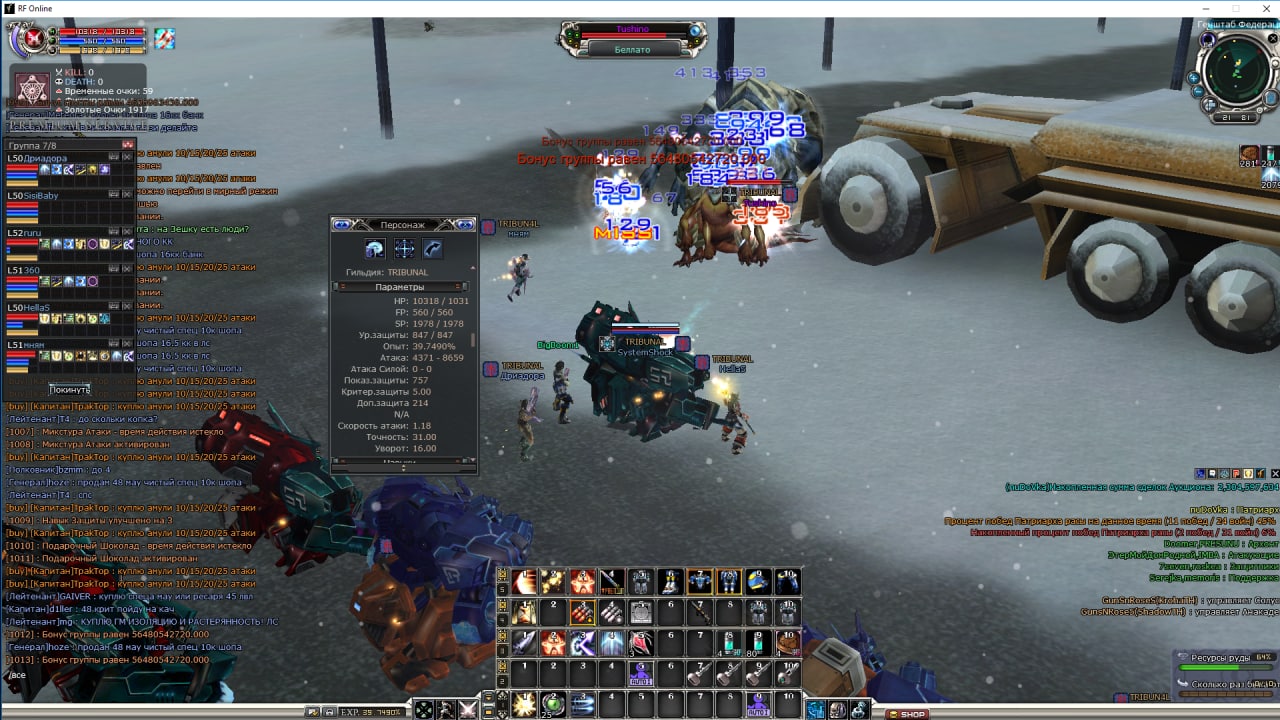Click the helmet icon in character window
The width and height of the screenshot is (1280, 720).
(x=375, y=249)
